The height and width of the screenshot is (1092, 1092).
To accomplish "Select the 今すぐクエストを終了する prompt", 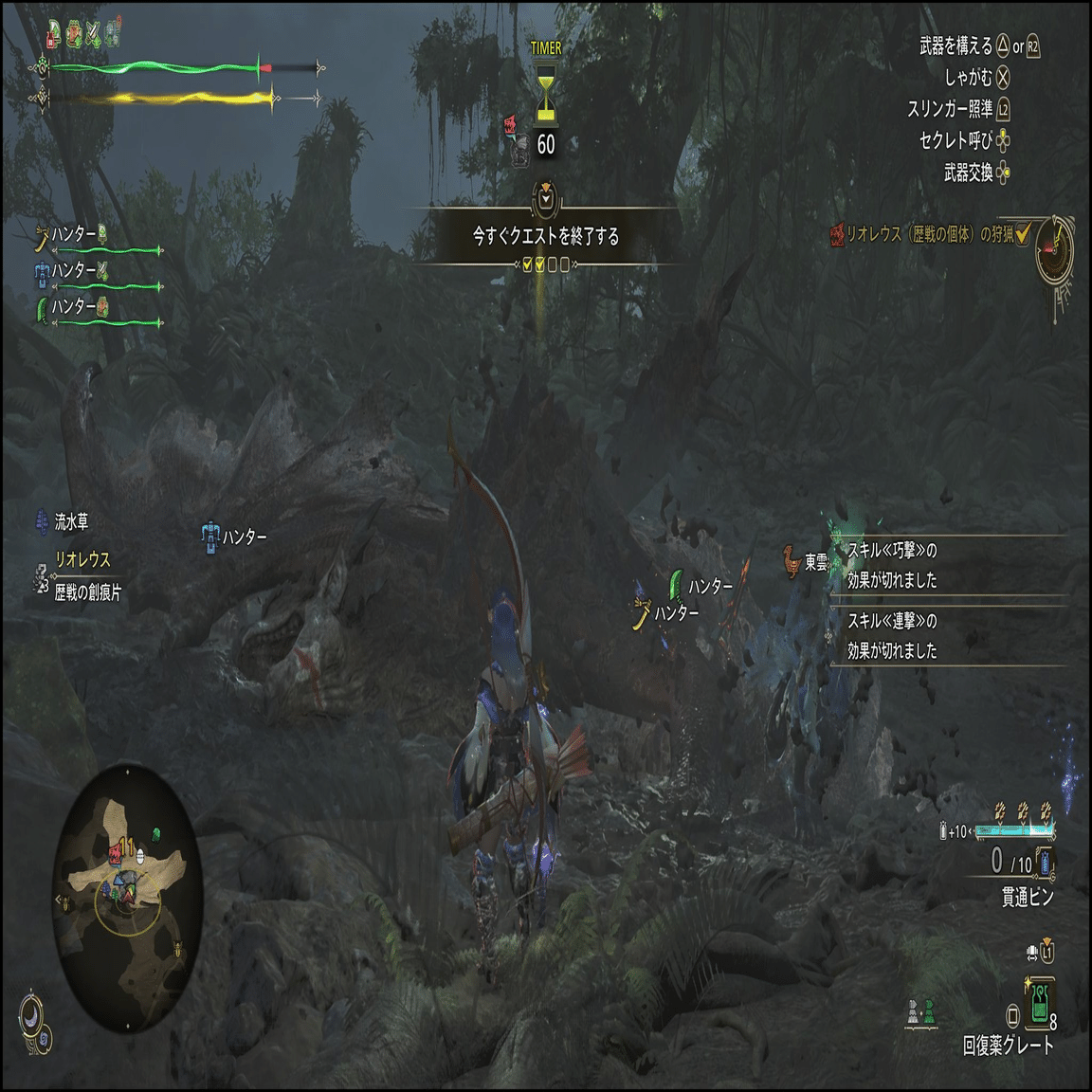I will (545, 236).
